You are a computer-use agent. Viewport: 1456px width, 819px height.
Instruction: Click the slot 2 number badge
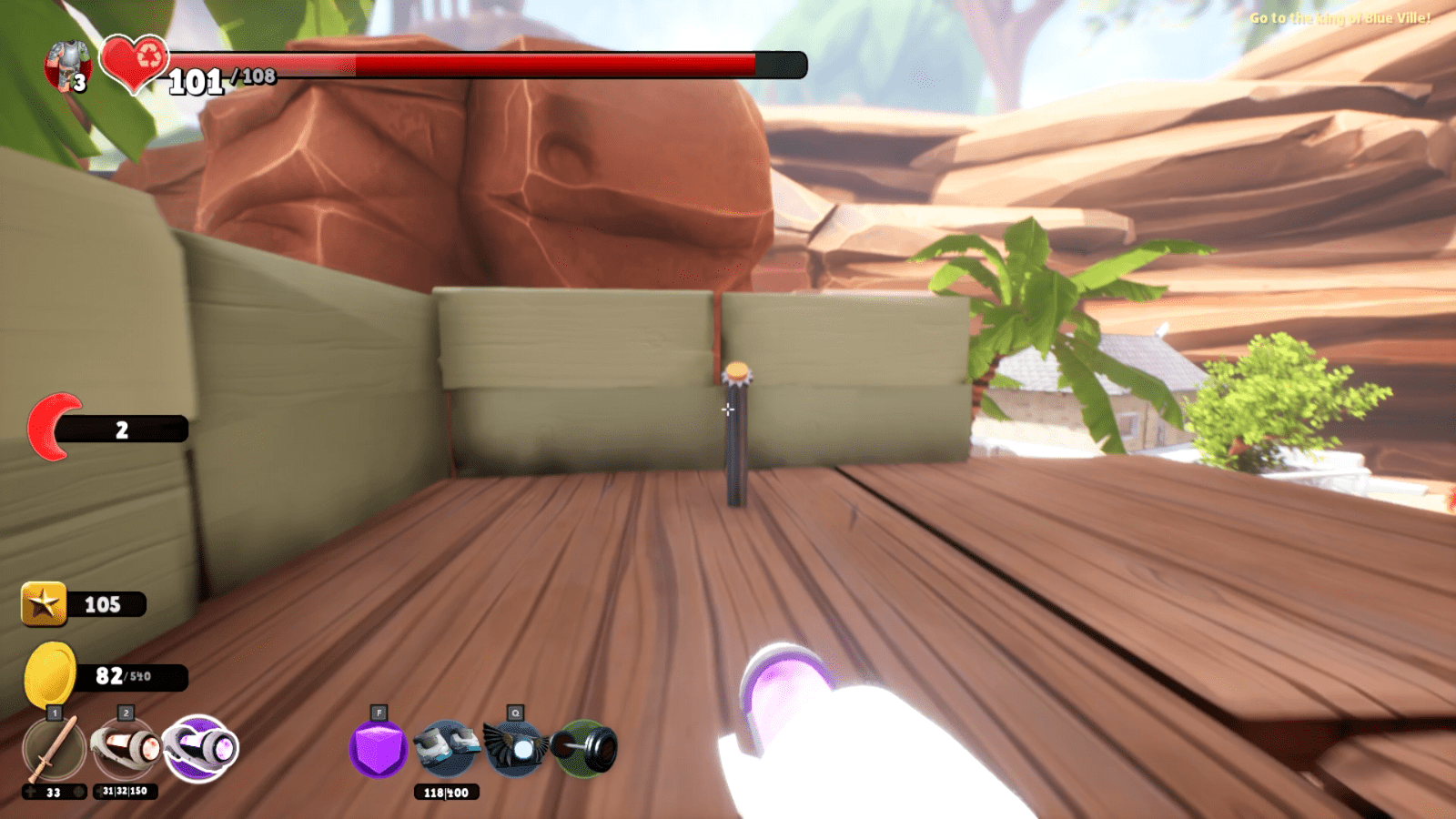[x=126, y=713]
